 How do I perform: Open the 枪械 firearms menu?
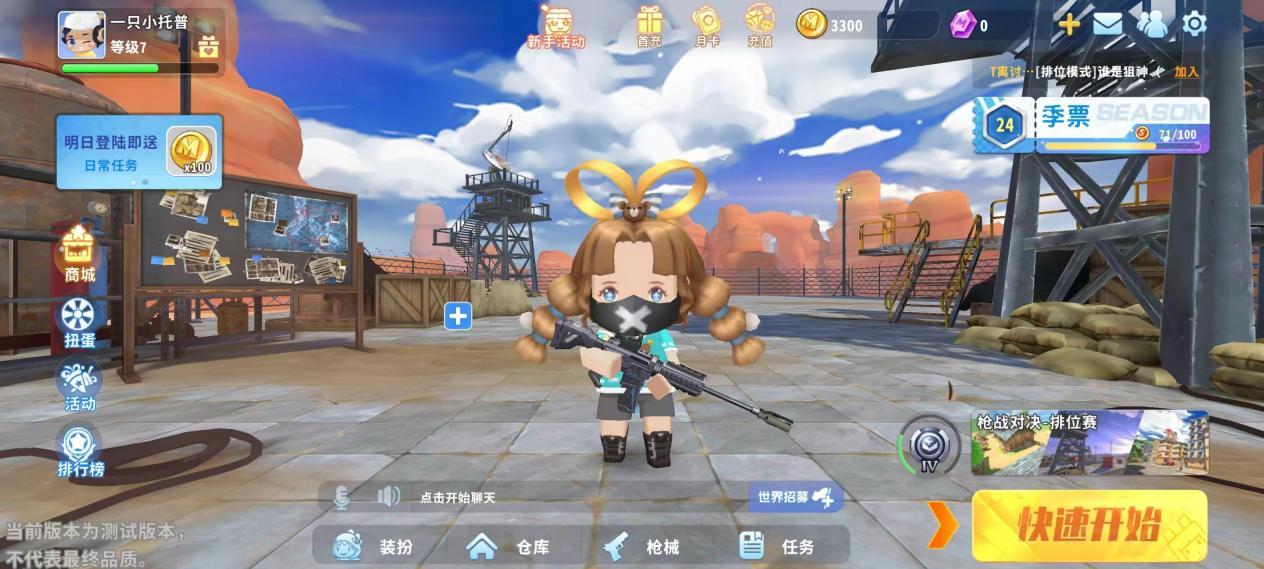click(x=641, y=546)
